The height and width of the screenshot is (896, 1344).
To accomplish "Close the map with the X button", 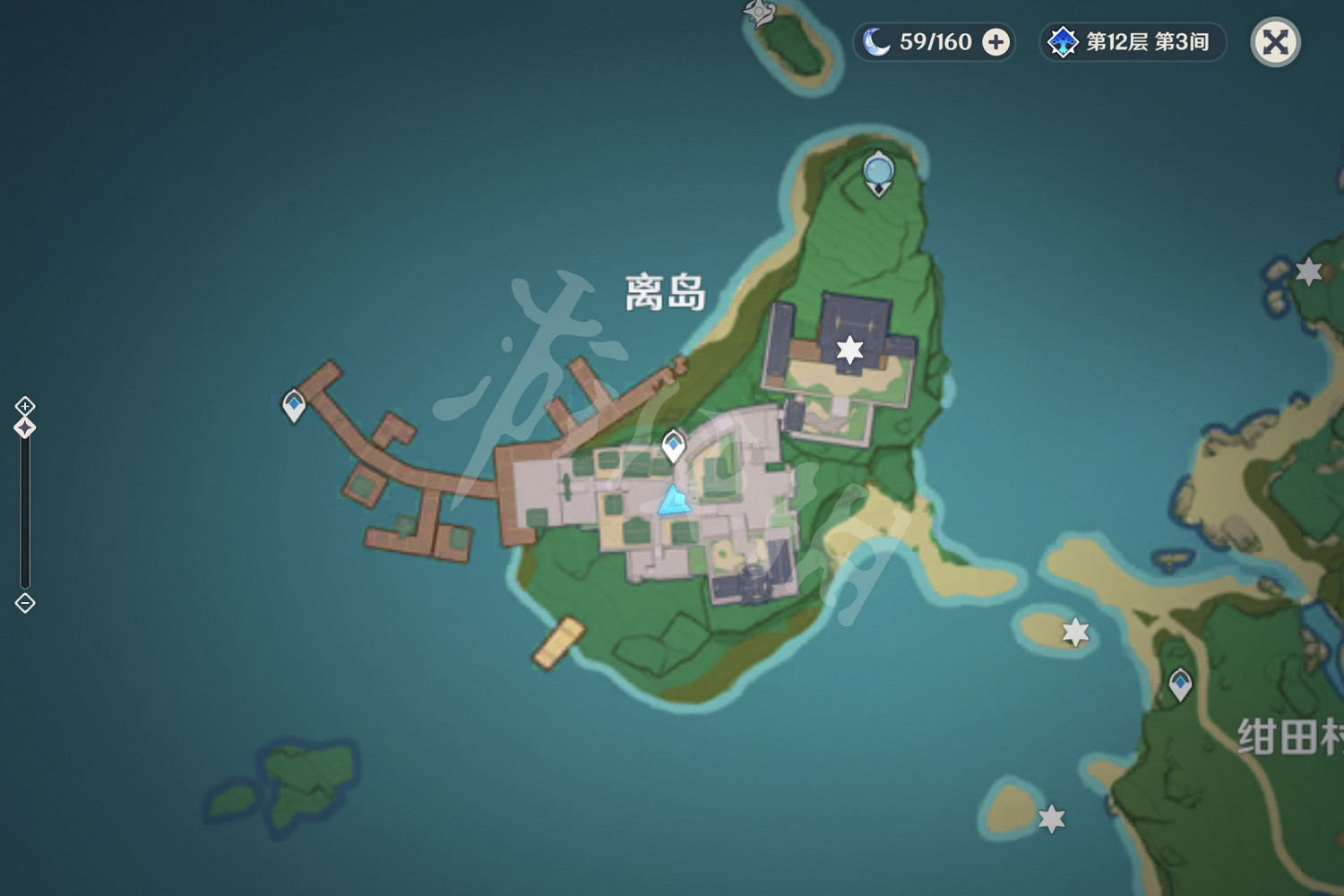I will [x=1276, y=41].
